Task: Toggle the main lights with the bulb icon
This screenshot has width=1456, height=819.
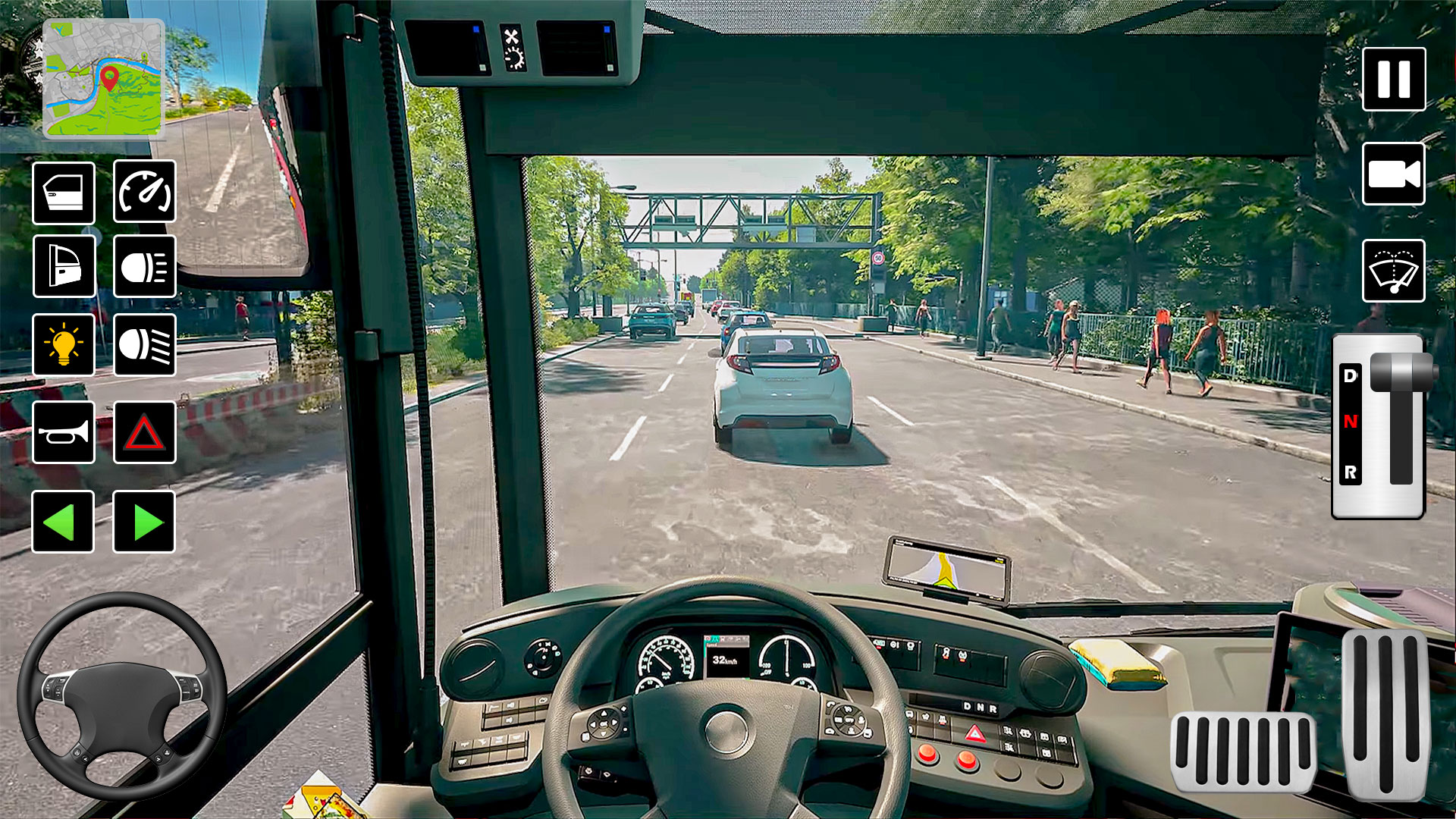Action: (64, 346)
